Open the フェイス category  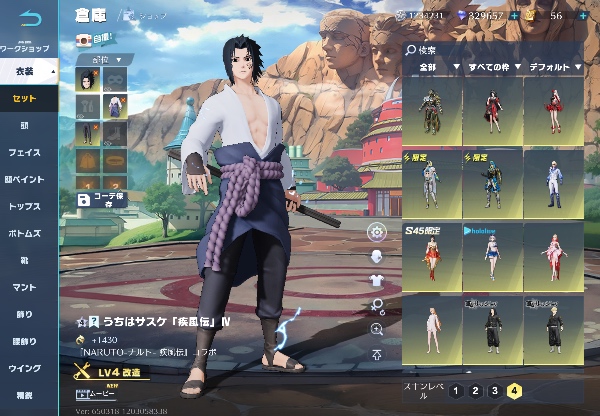[24, 152]
